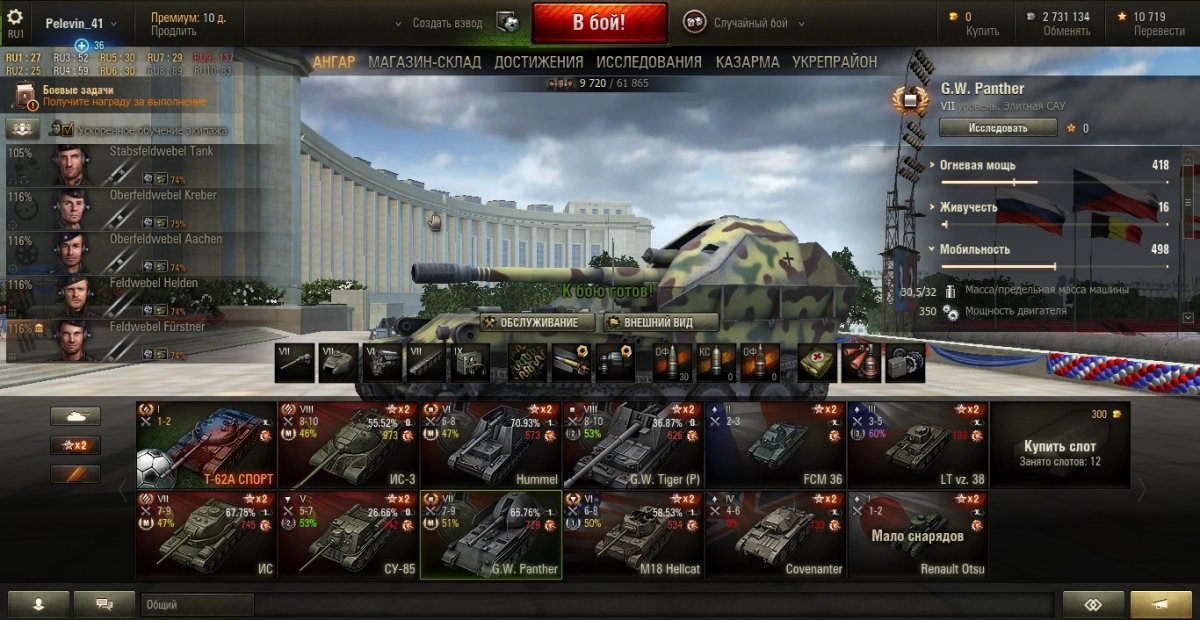The height and width of the screenshot is (620, 1200).
Task: Open «ОБСЛУЖИВАНИЕ» vehicle service
Action: pos(530,322)
